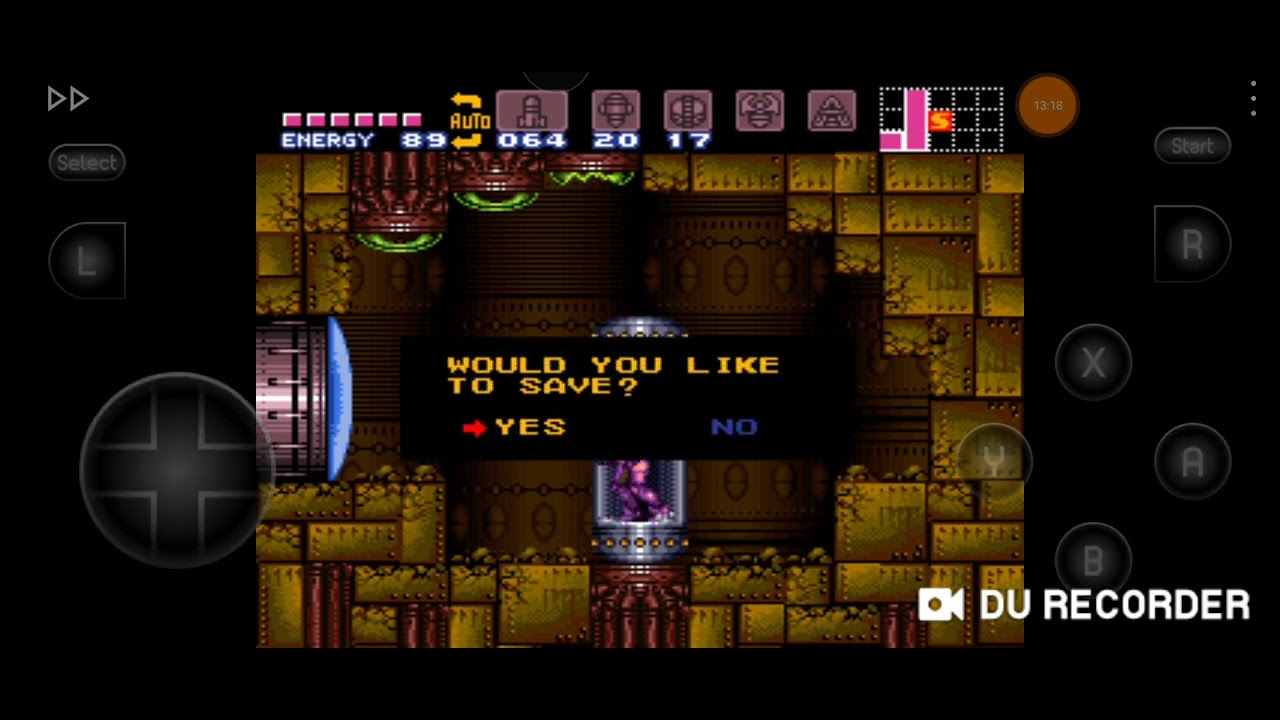Click the minimap grid
Screen dimensions: 1280x720
click(941, 120)
